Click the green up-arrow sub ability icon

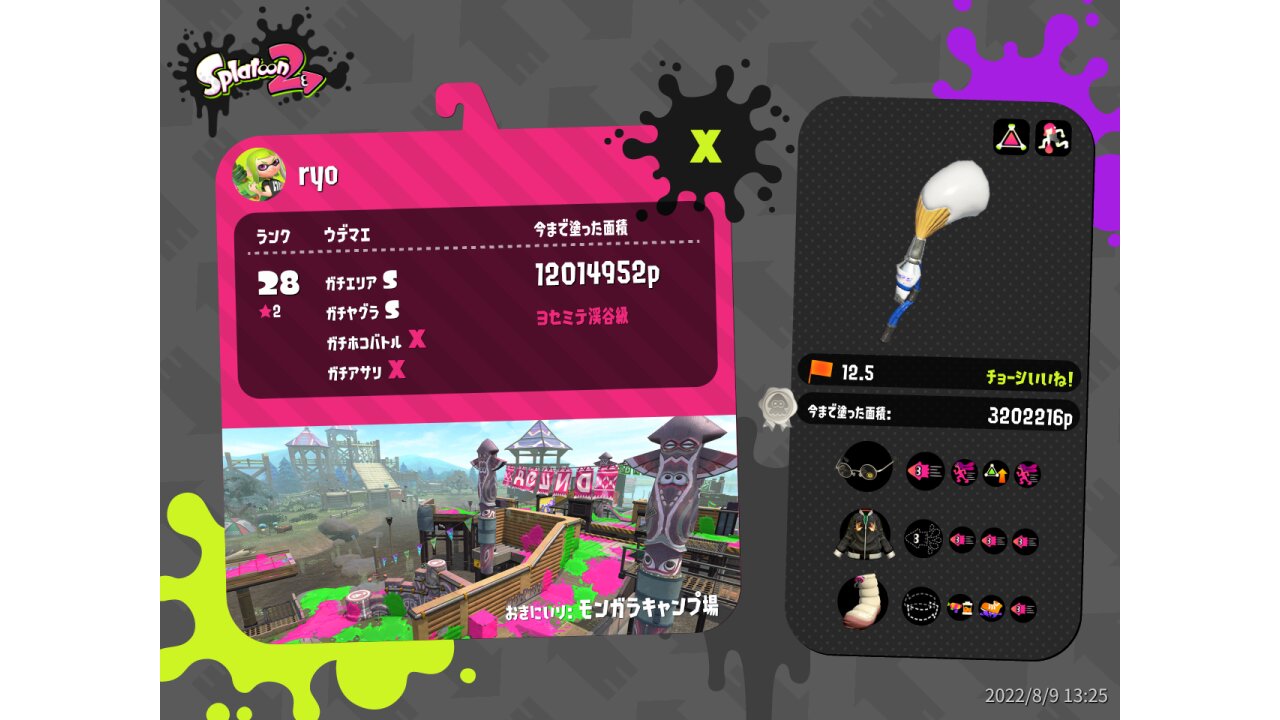[995, 473]
